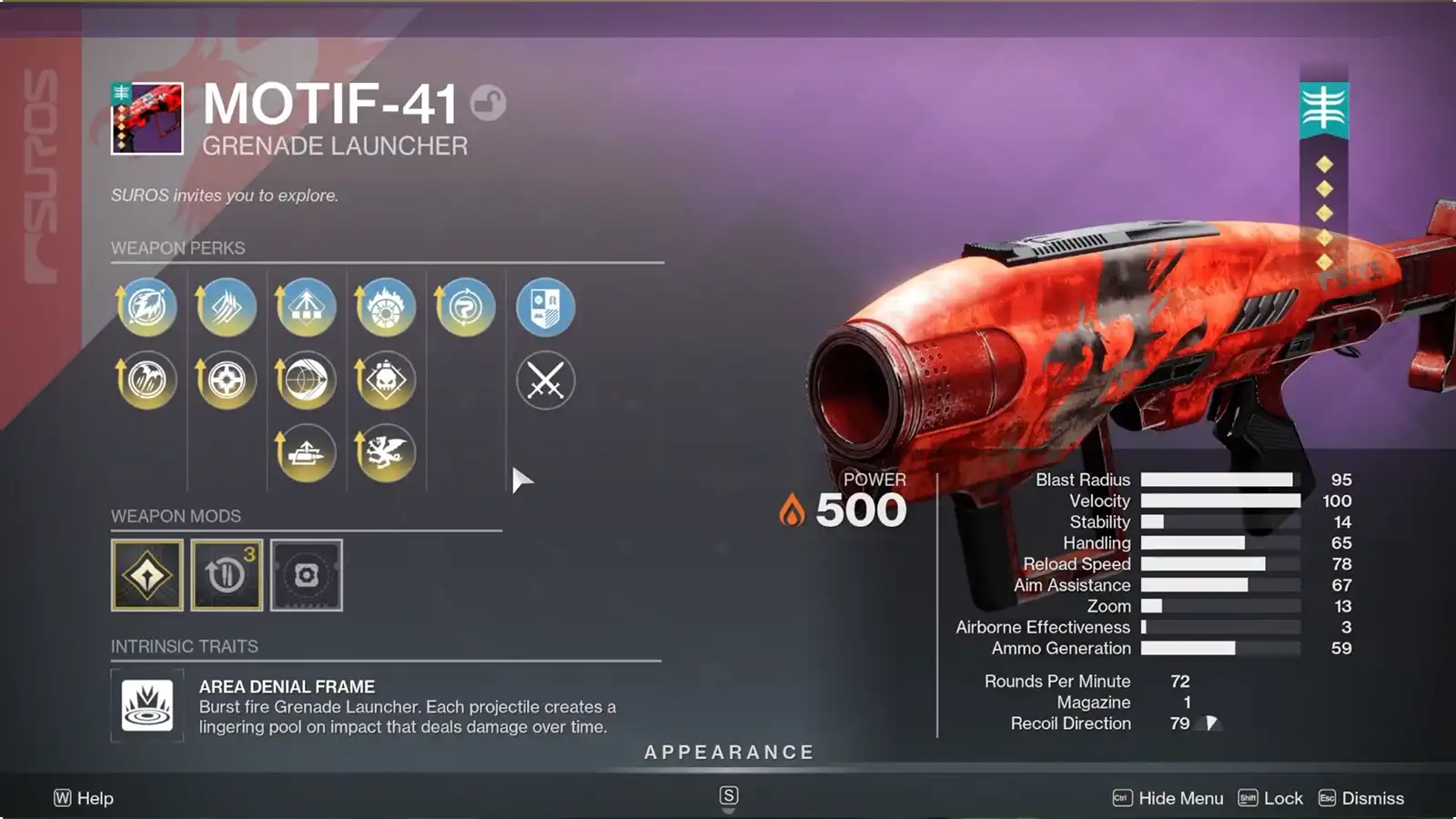
Task: Open the empty gear mod socket
Action: point(307,573)
